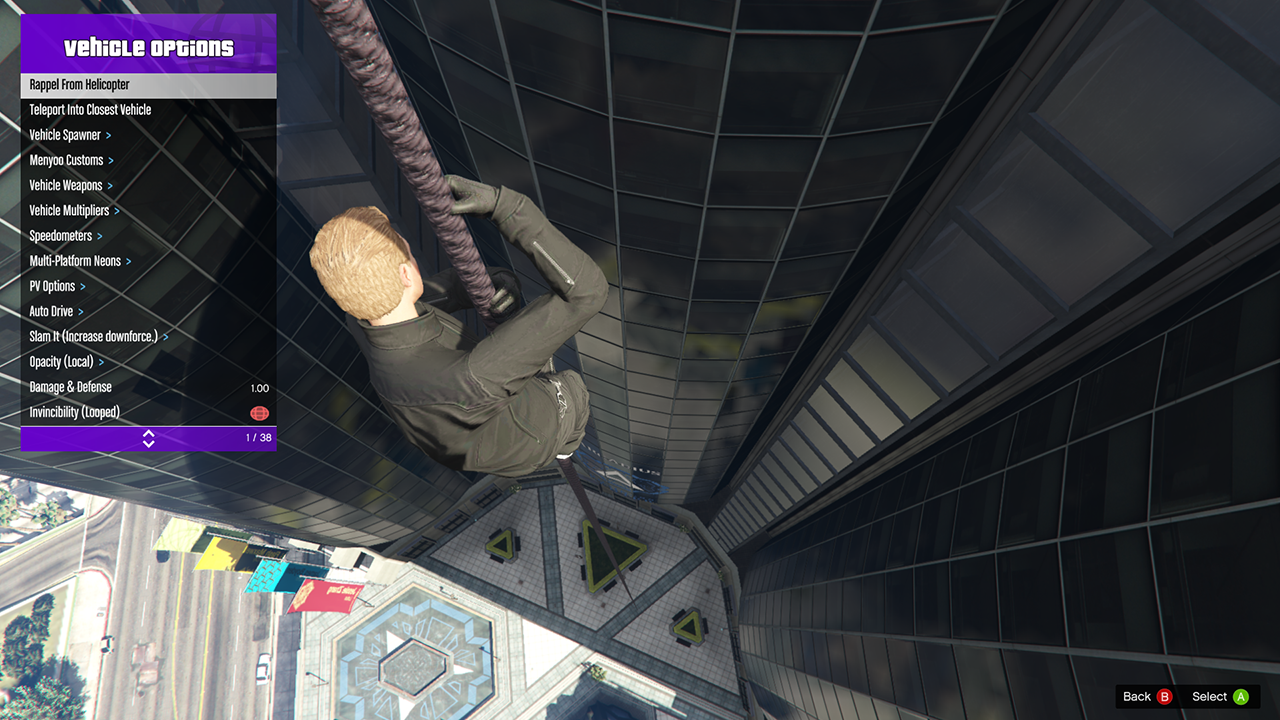Select Rappel From Helicopter option
This screenshot has height=720, width=1280.
[148, 85]
